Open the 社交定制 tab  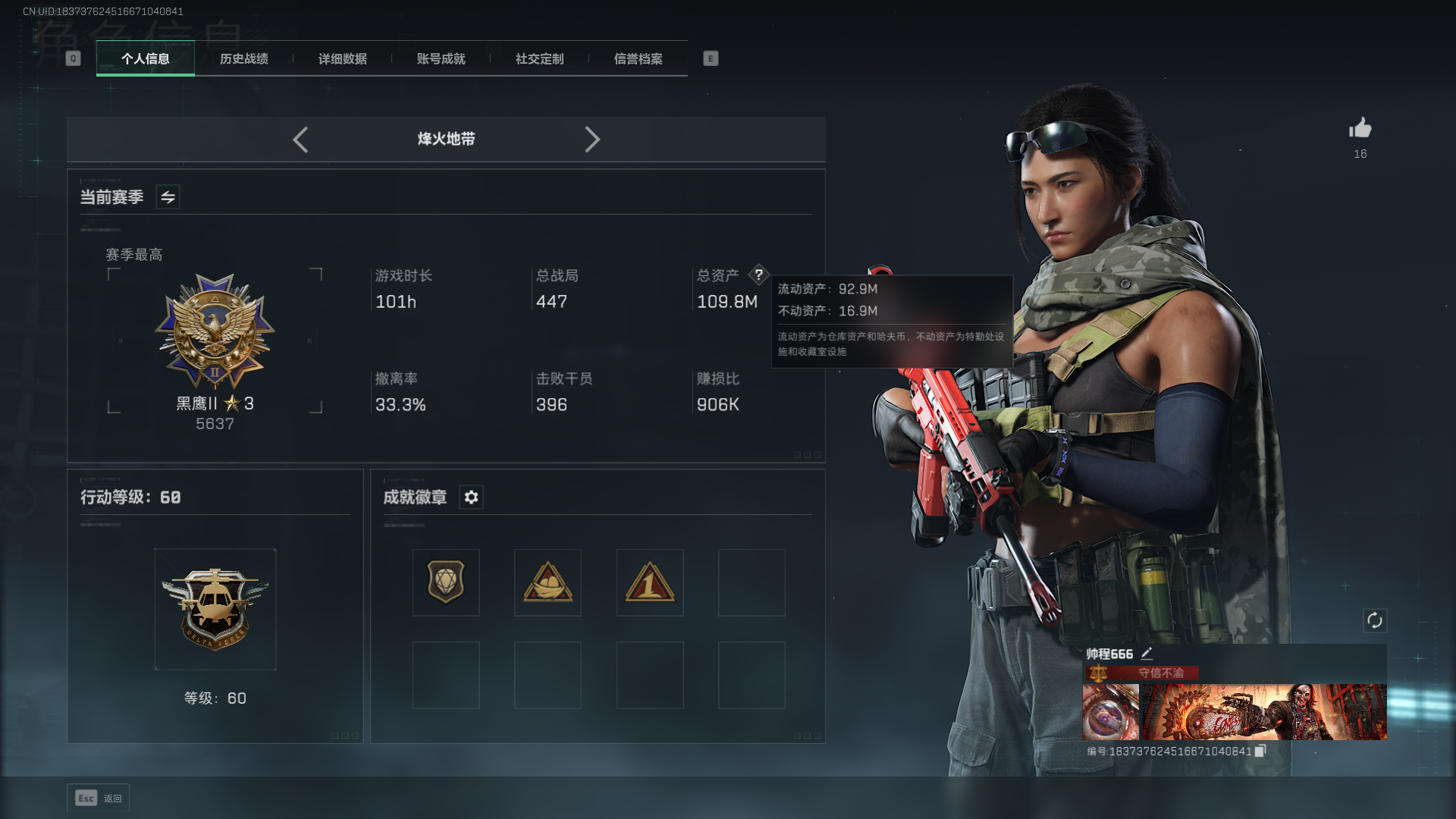point(540,59)
